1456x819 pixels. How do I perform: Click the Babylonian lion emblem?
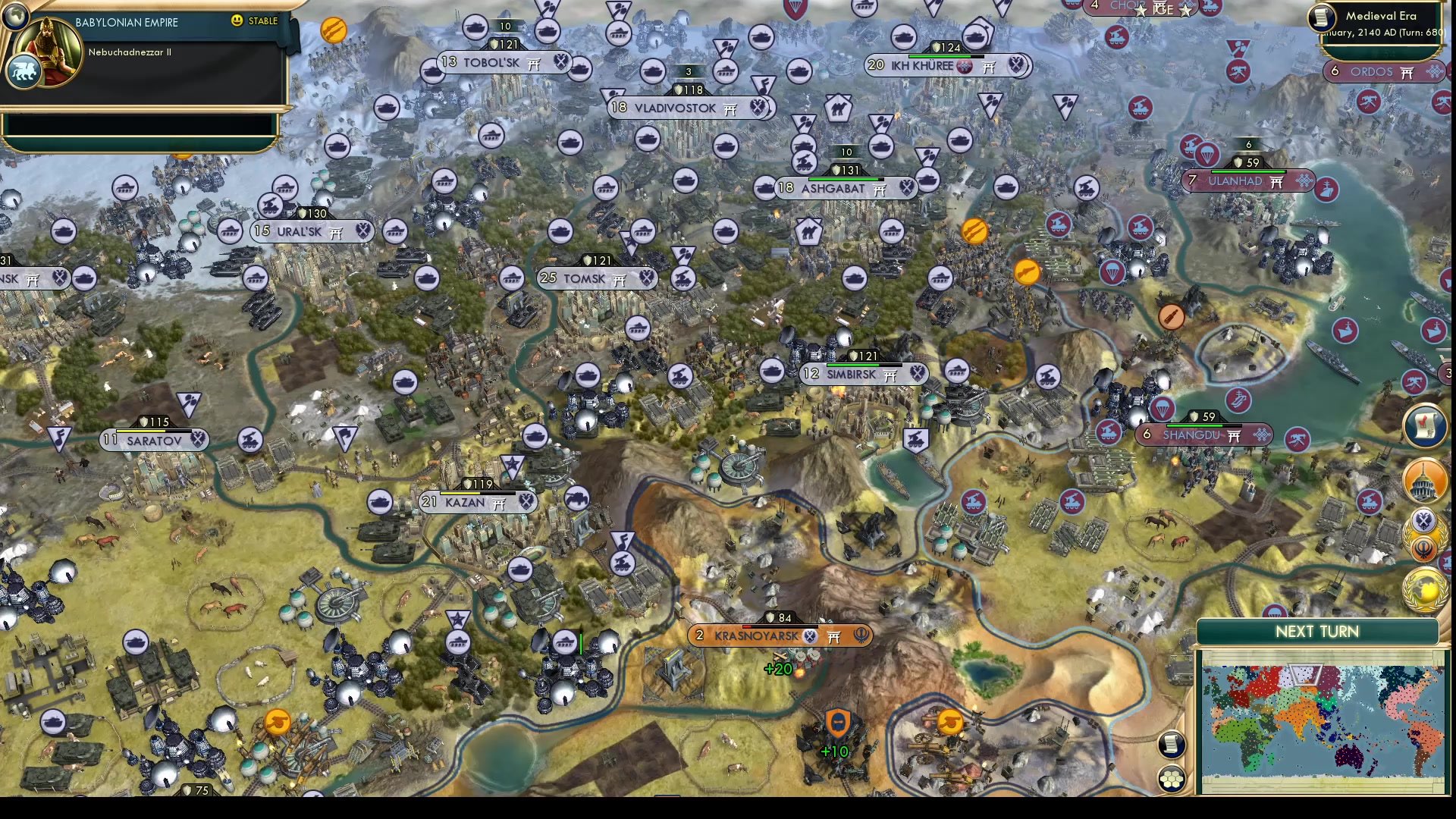pyautogui.click(x=25, y=71)
